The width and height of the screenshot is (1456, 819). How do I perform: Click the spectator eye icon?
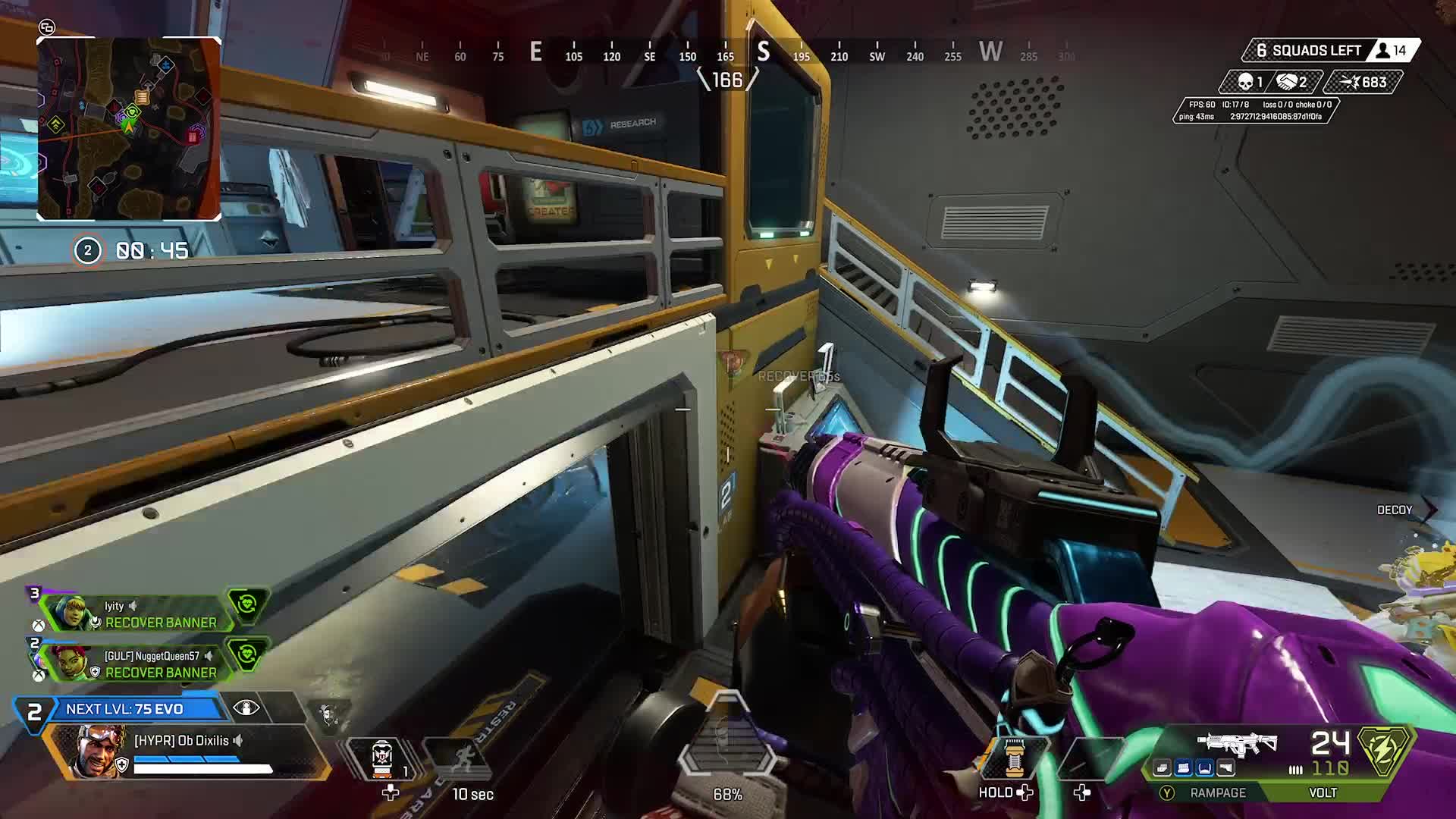pyautogui.click(x=246, y=708)
